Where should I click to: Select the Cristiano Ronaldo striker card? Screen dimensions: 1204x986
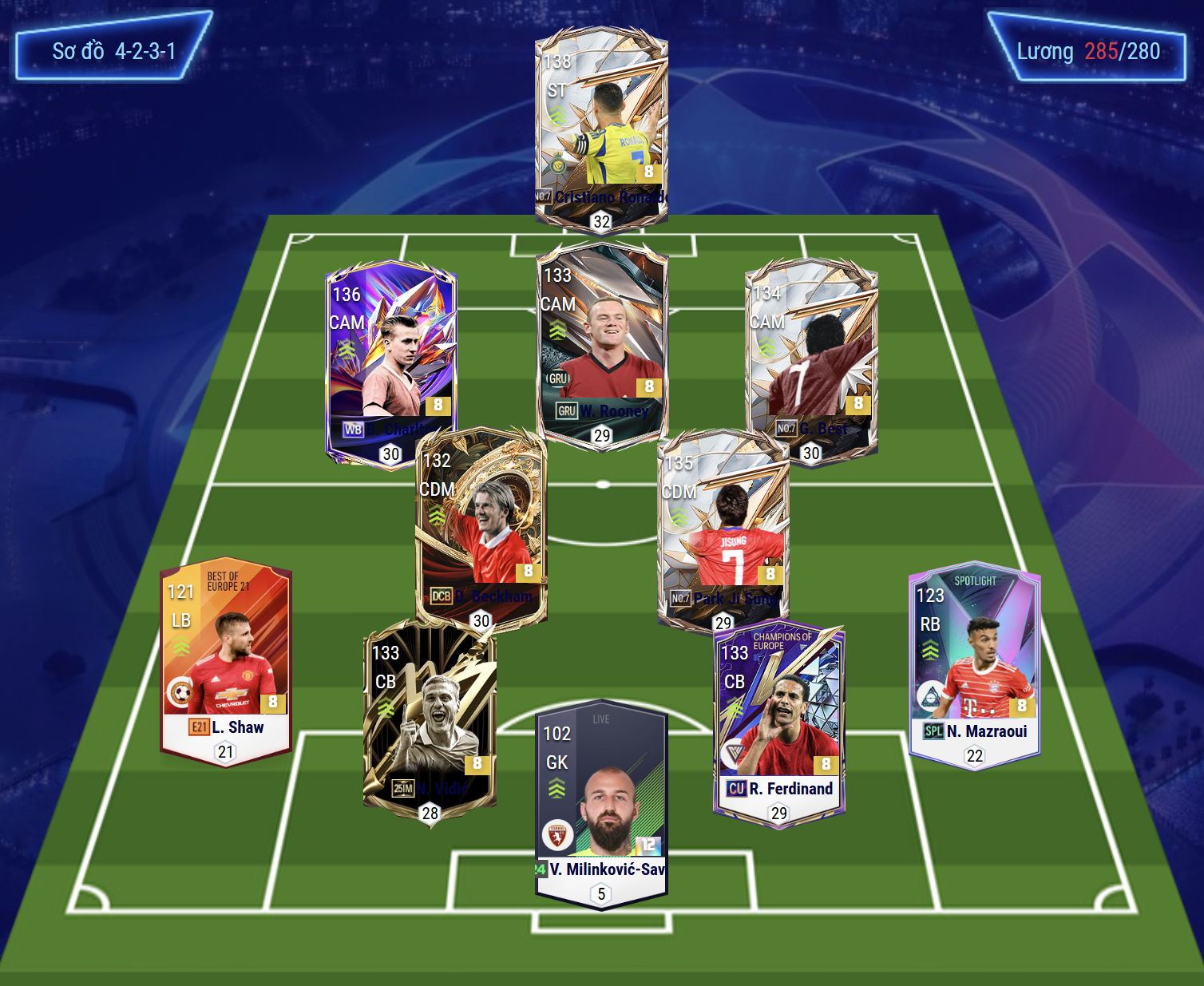pyautogui.click(x=601, y=128)
